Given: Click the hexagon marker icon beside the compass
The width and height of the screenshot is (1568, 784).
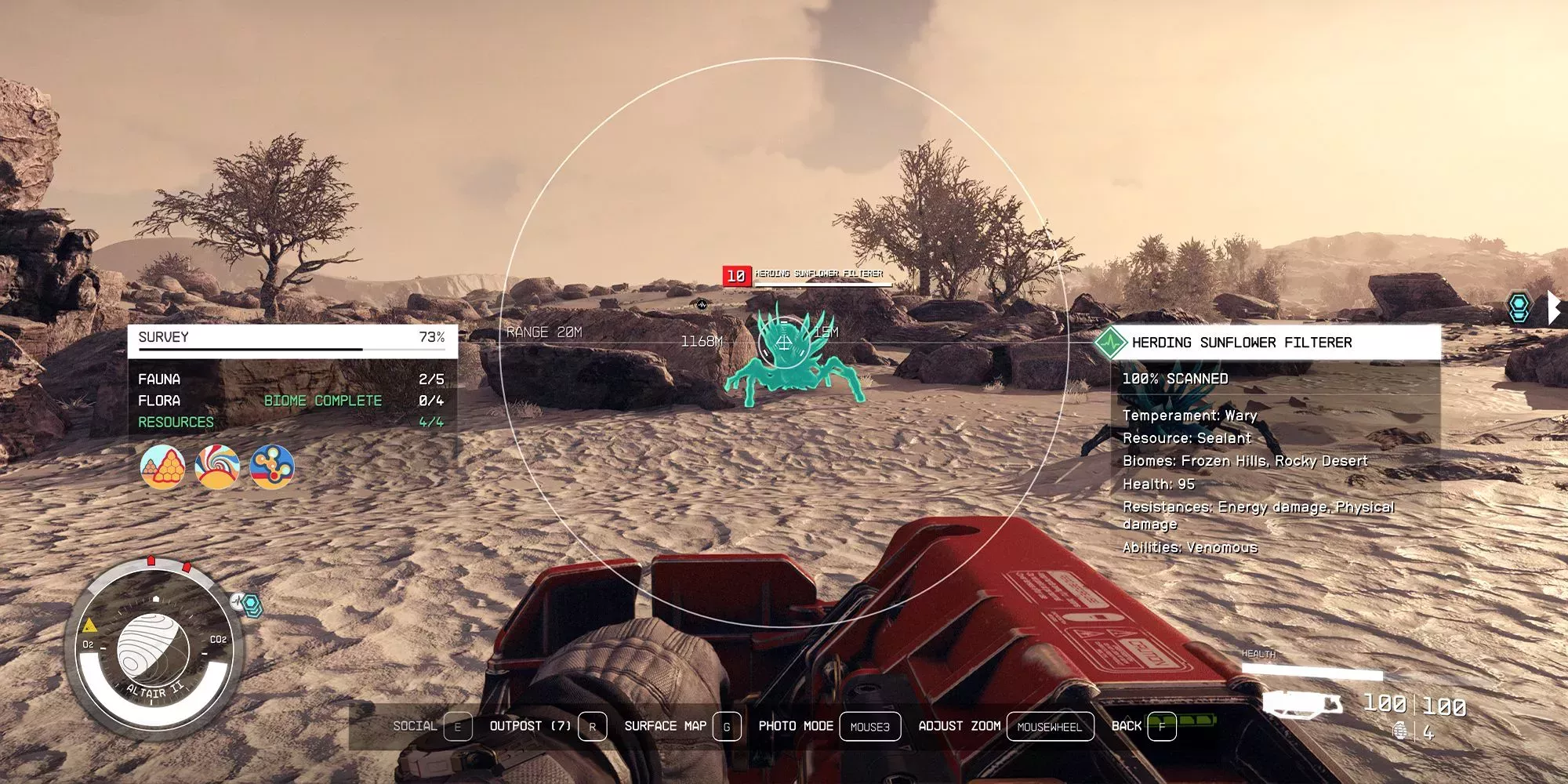Looking at the screenshot, I should tap(251, 604).
